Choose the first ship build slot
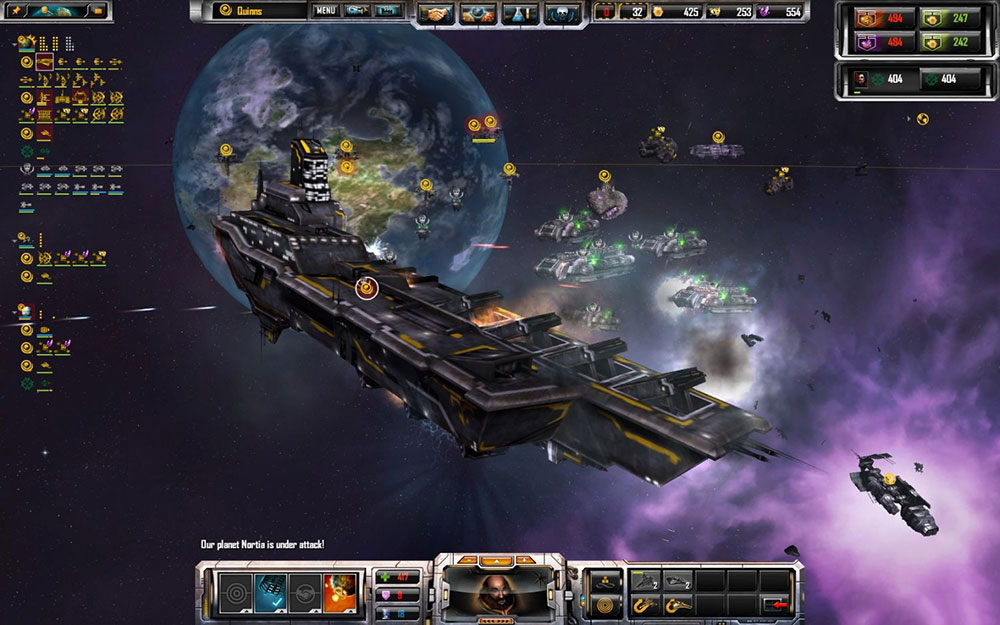 point(645,581)
